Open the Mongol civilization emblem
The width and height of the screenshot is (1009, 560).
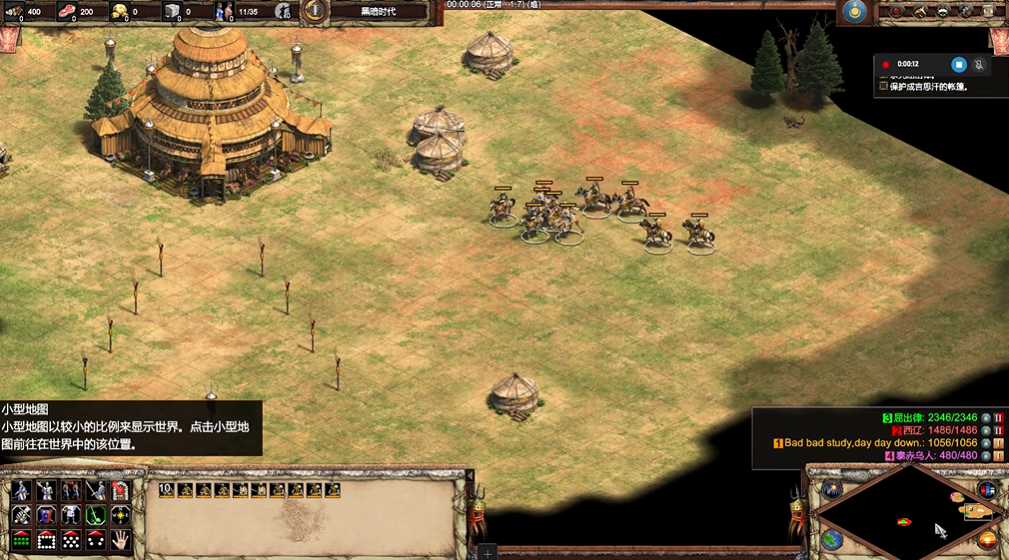pyautogui.click(x=853, y=11)
